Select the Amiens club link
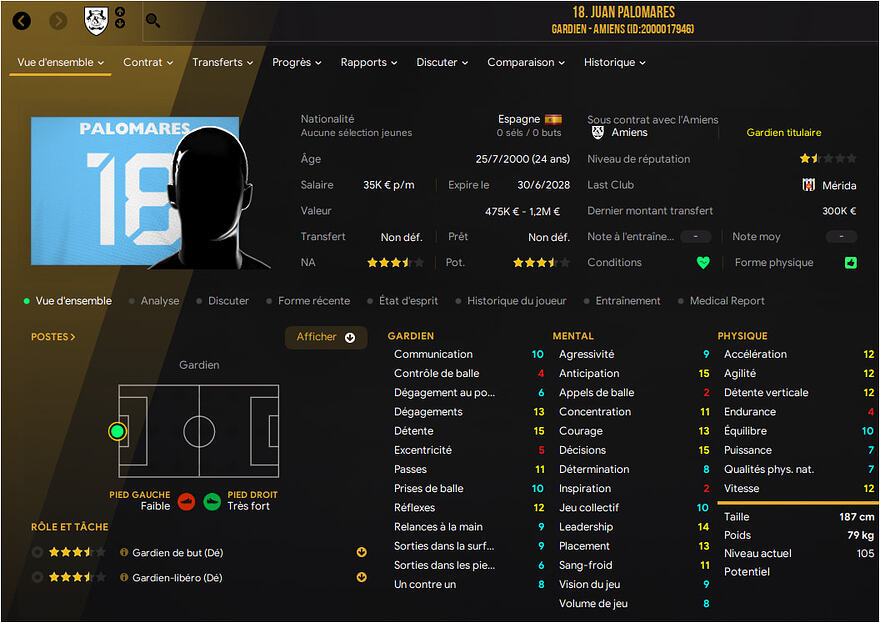The width and height of the screenshot is (880, 622). (x=629, y=132)
